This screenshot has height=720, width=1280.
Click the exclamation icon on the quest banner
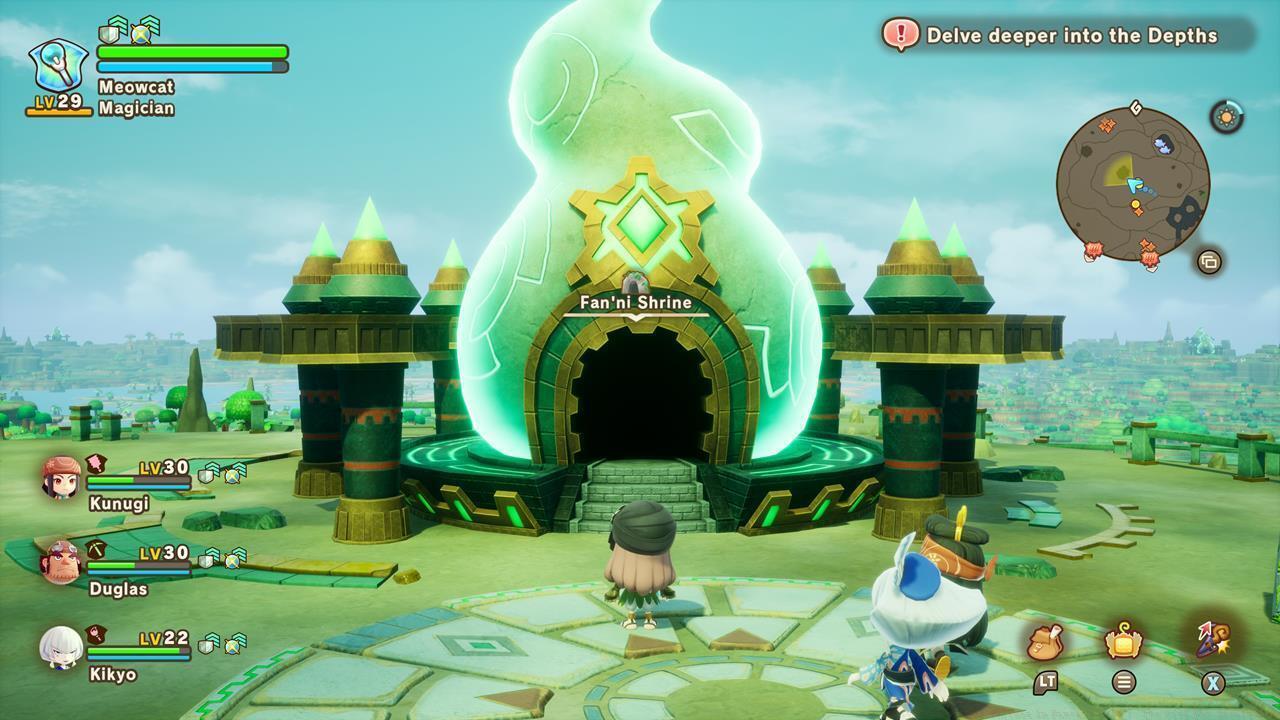pos(903,33)
